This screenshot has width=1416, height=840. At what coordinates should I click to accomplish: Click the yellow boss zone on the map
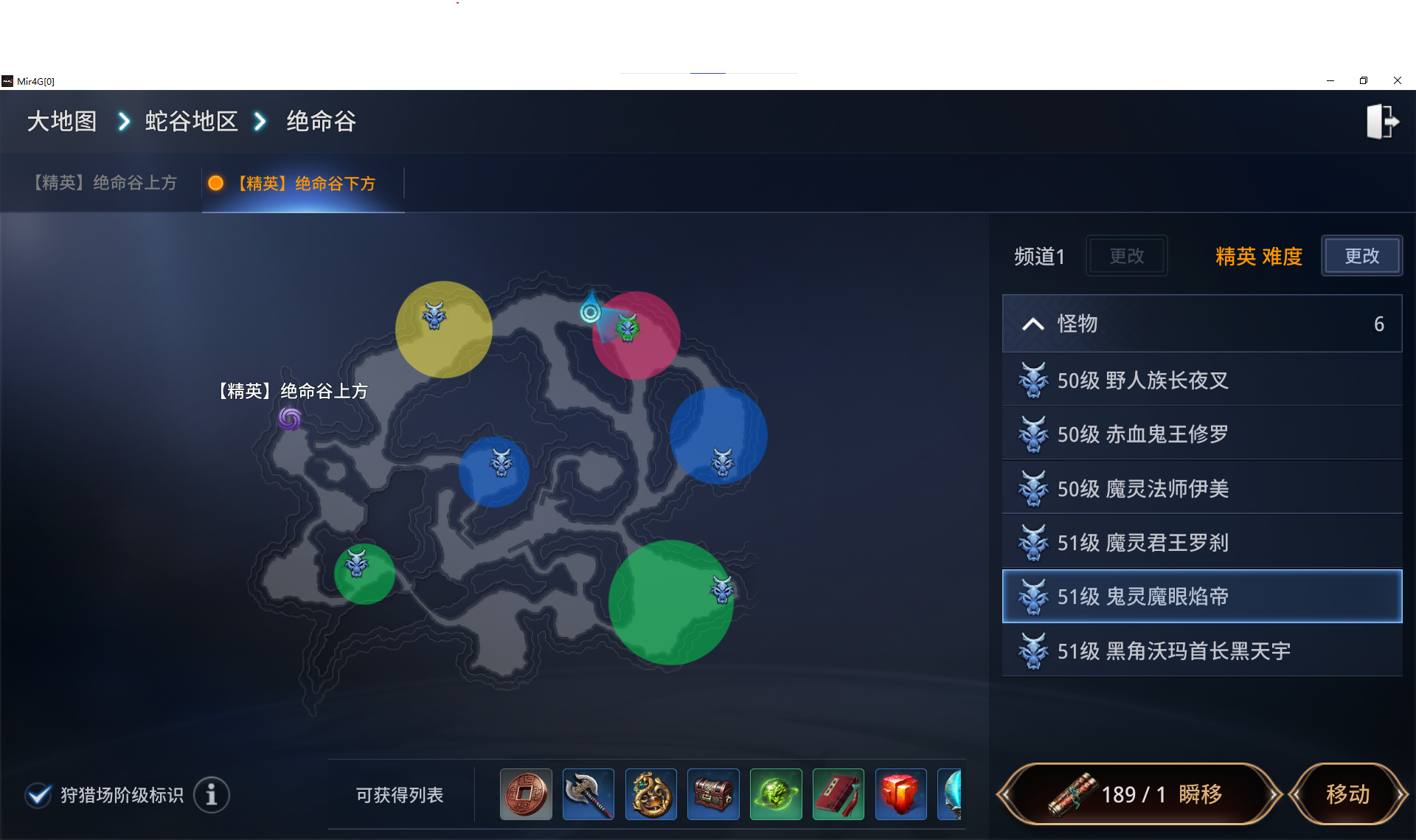coord(442,330)
